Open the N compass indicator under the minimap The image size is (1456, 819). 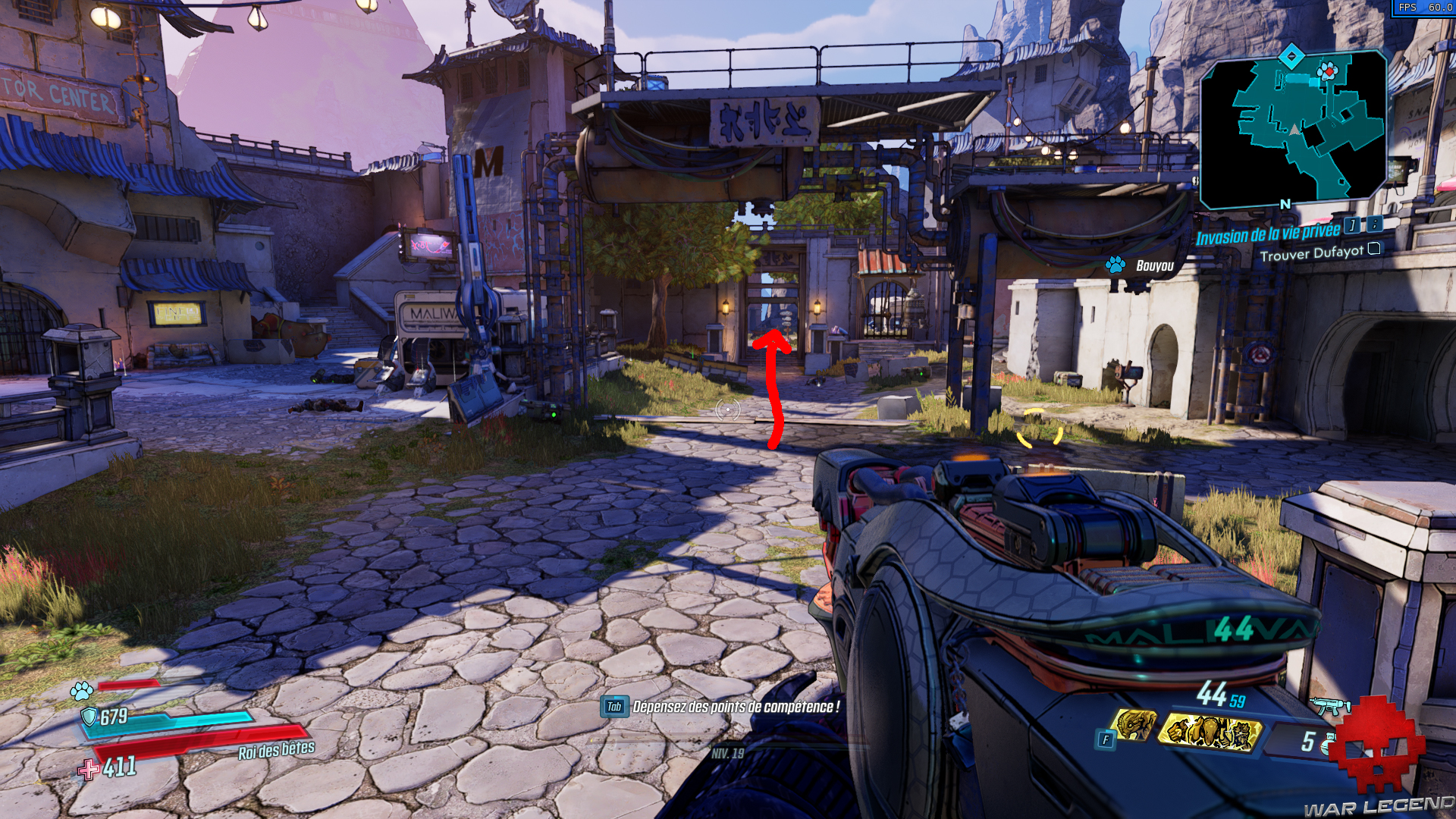tap(1284, 203)
